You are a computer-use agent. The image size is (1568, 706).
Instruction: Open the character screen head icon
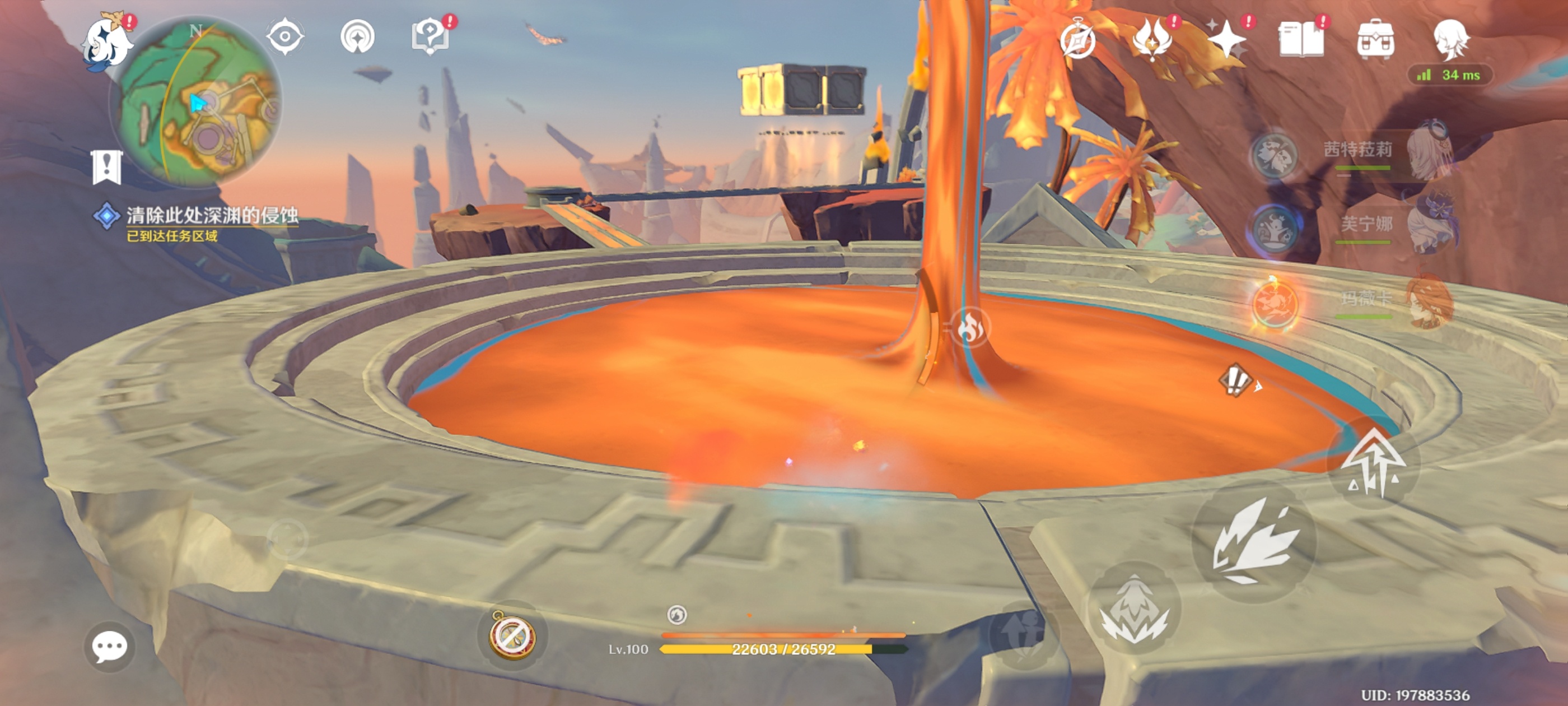click(1451, 40)
